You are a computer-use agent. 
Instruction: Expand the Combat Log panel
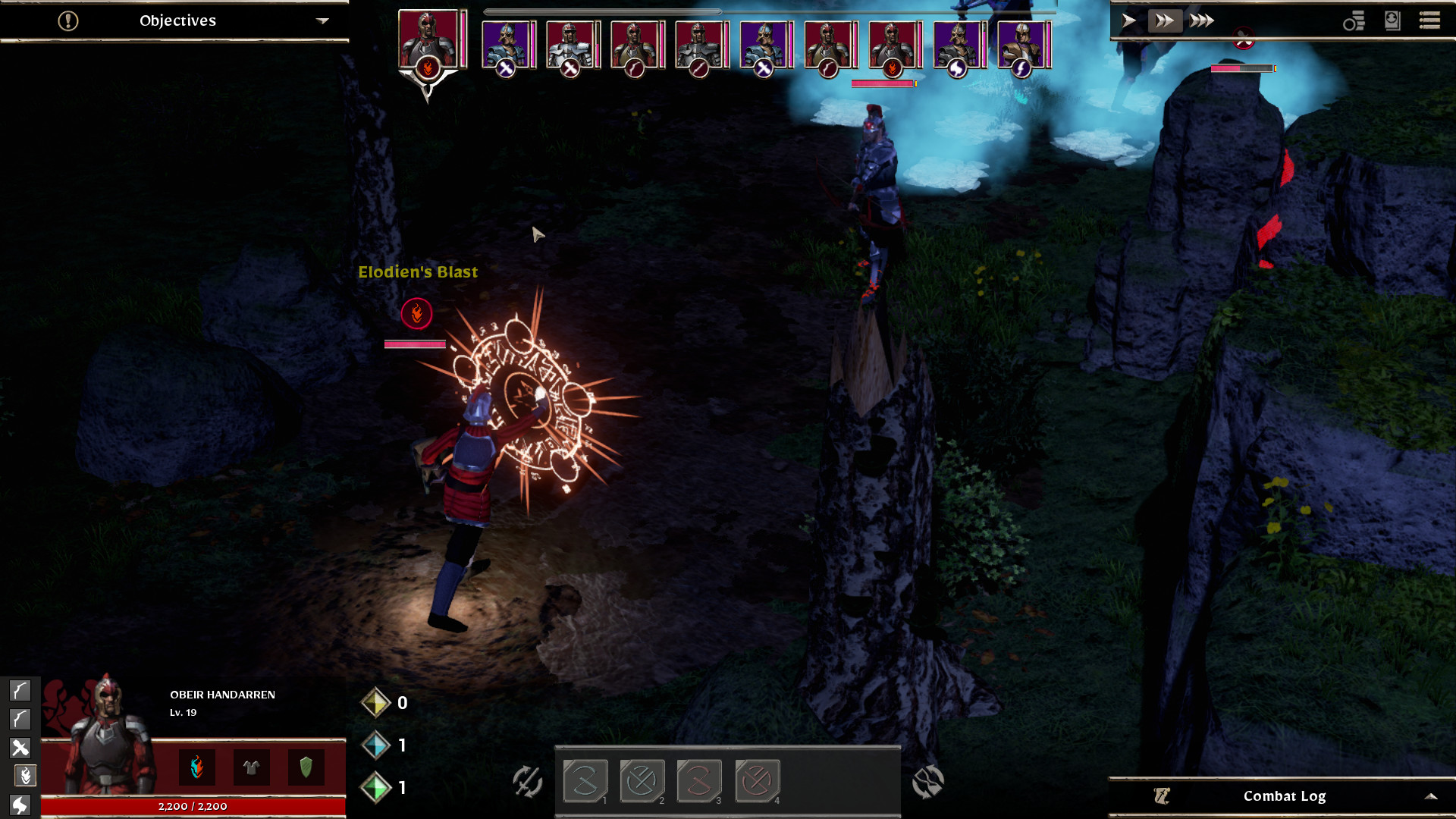(x=1430, y=796)
